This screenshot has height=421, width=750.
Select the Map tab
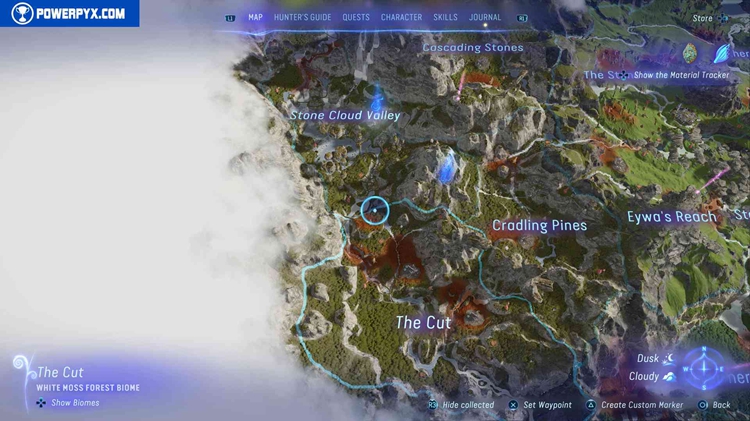[x=256, y=17]
